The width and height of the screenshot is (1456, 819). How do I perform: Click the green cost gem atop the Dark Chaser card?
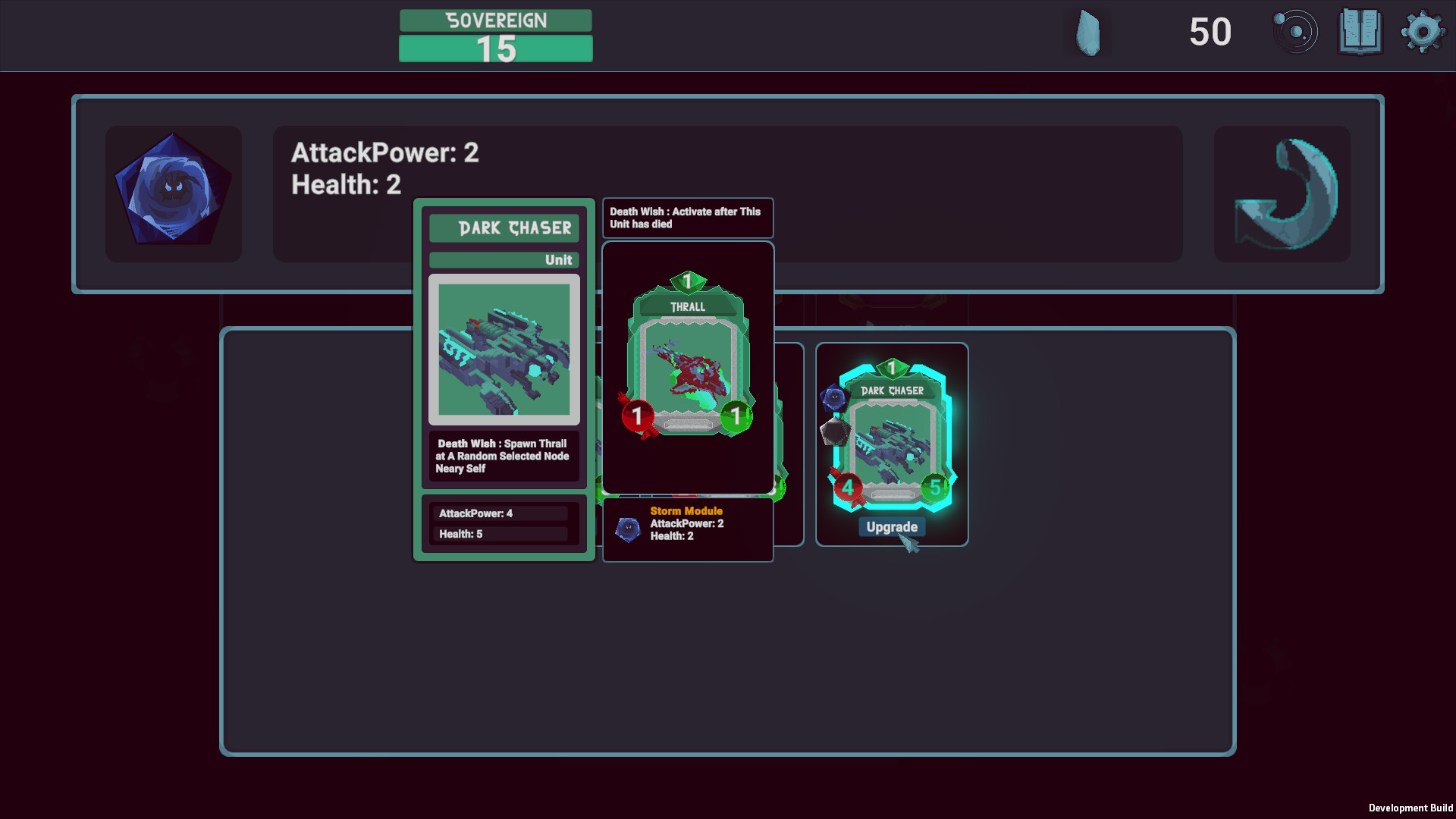pos(891,370)
